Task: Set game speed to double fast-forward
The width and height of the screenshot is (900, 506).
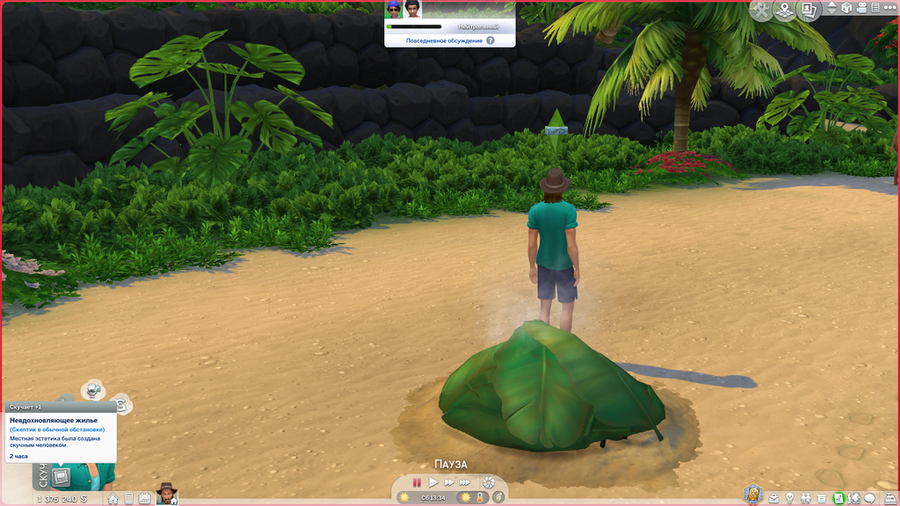Action: (451, 482)
